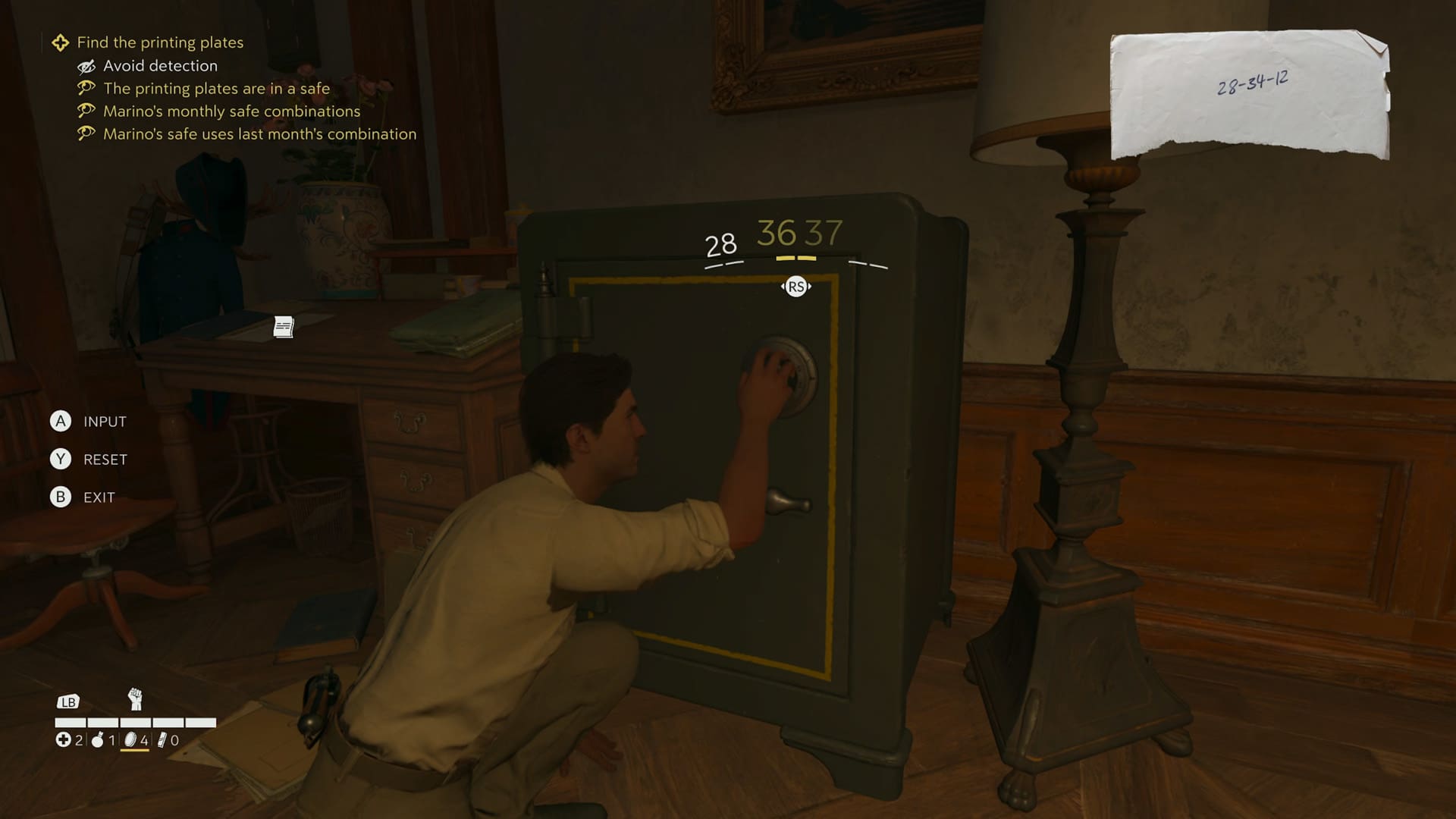Image resolution: width=1456 pixels, height=819 pixels.
Task: Toggle the Marino's safe uses last month's combination clue
Action: (x=259, y=133)
